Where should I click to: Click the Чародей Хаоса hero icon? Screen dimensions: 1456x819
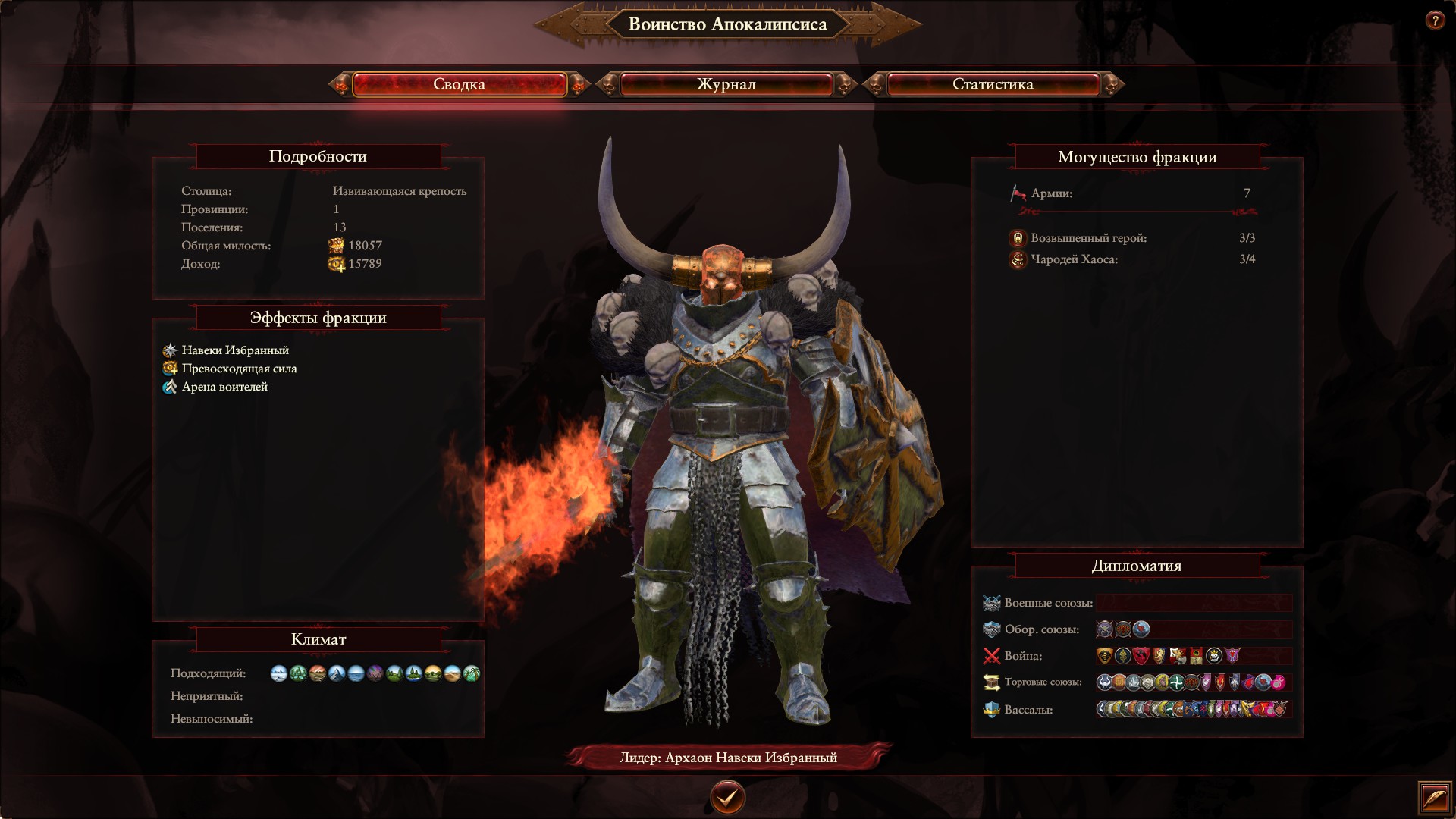pos(1018,259)
